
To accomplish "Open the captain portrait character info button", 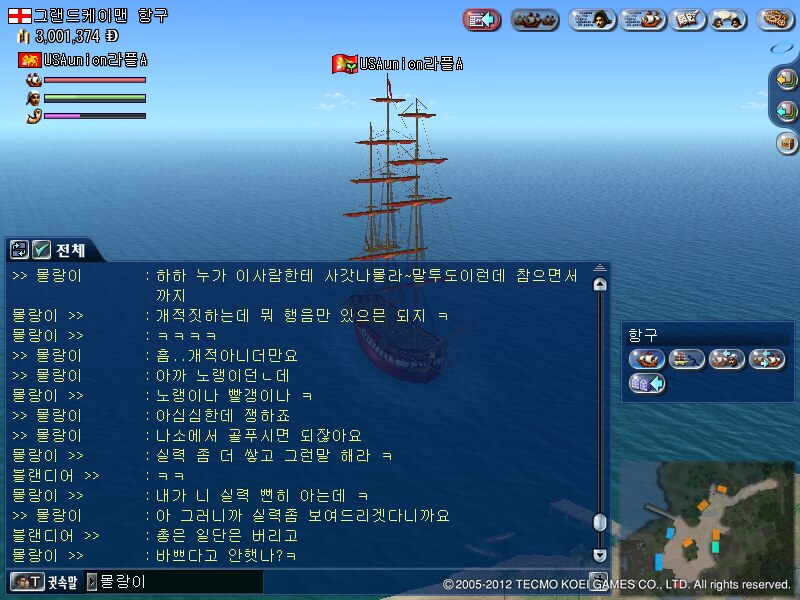I will [591, 19].
